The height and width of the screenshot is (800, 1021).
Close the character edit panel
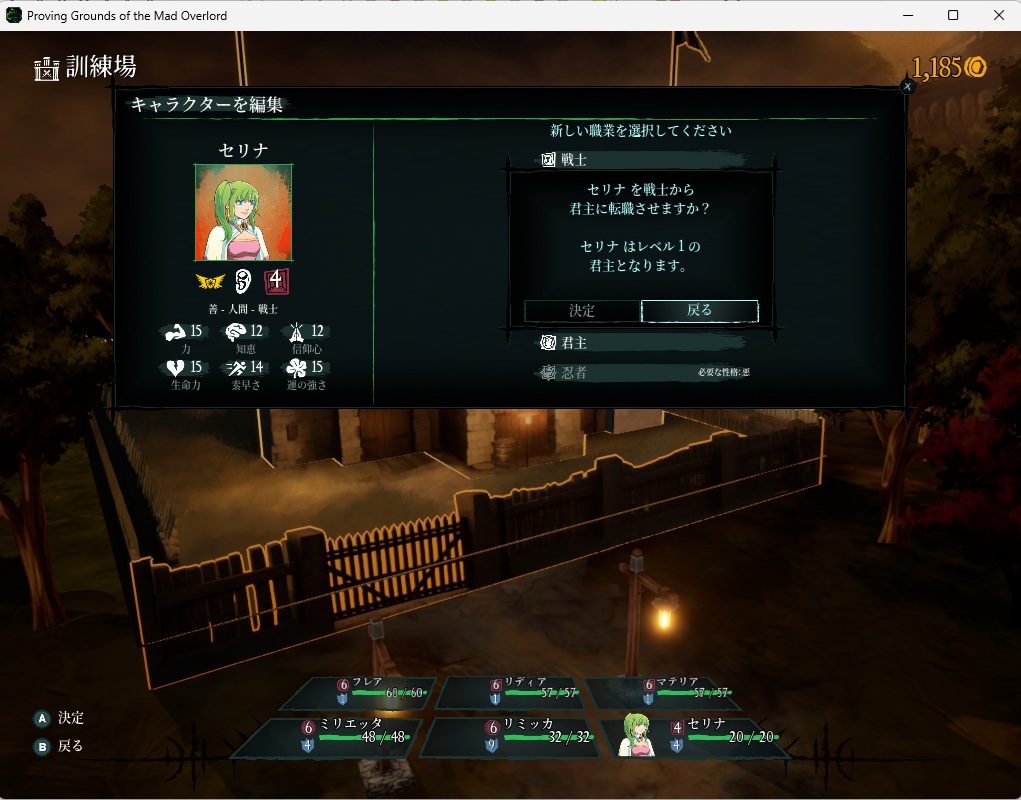click(907, 87)
